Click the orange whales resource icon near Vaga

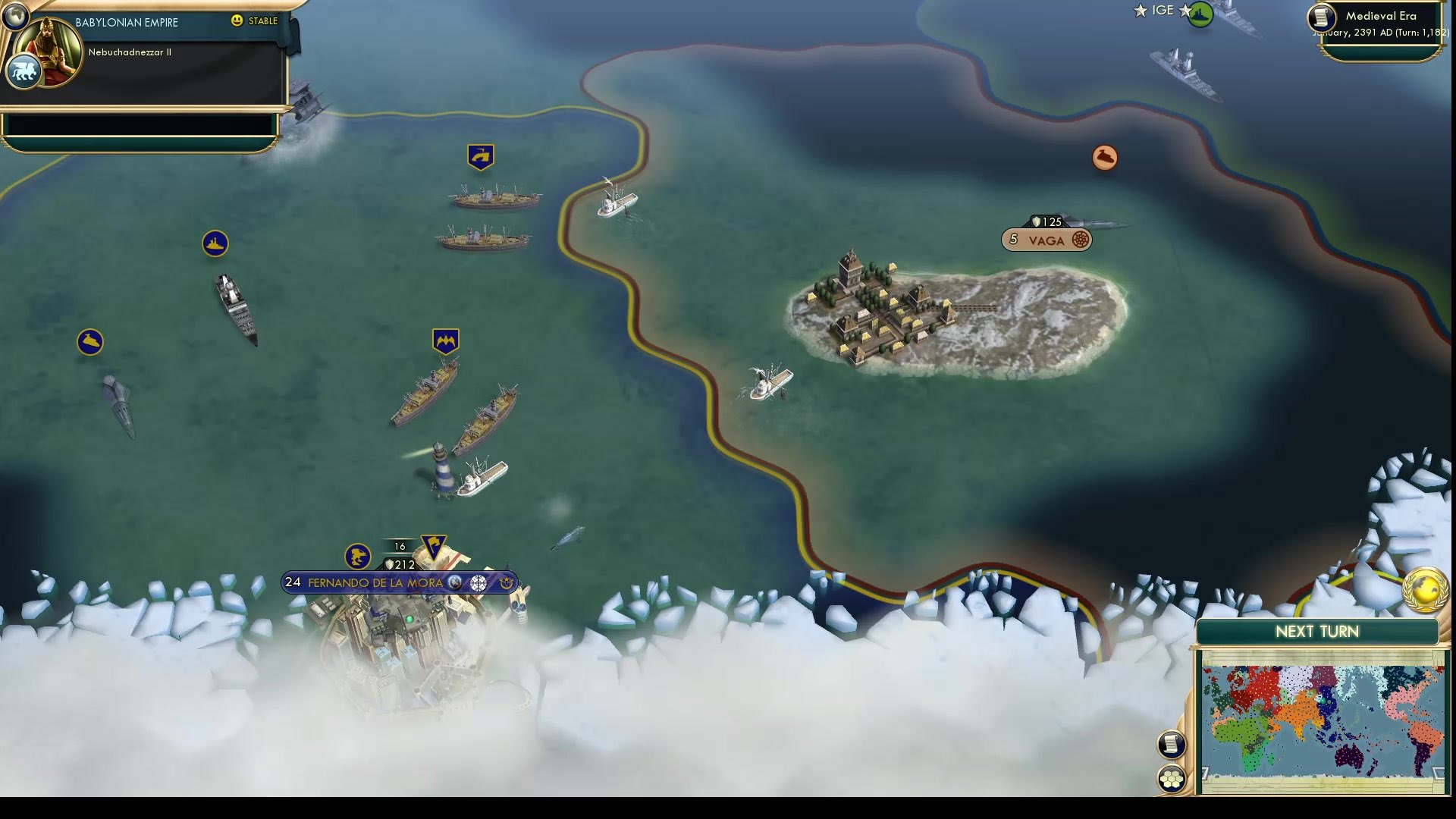click(1104, 156)
